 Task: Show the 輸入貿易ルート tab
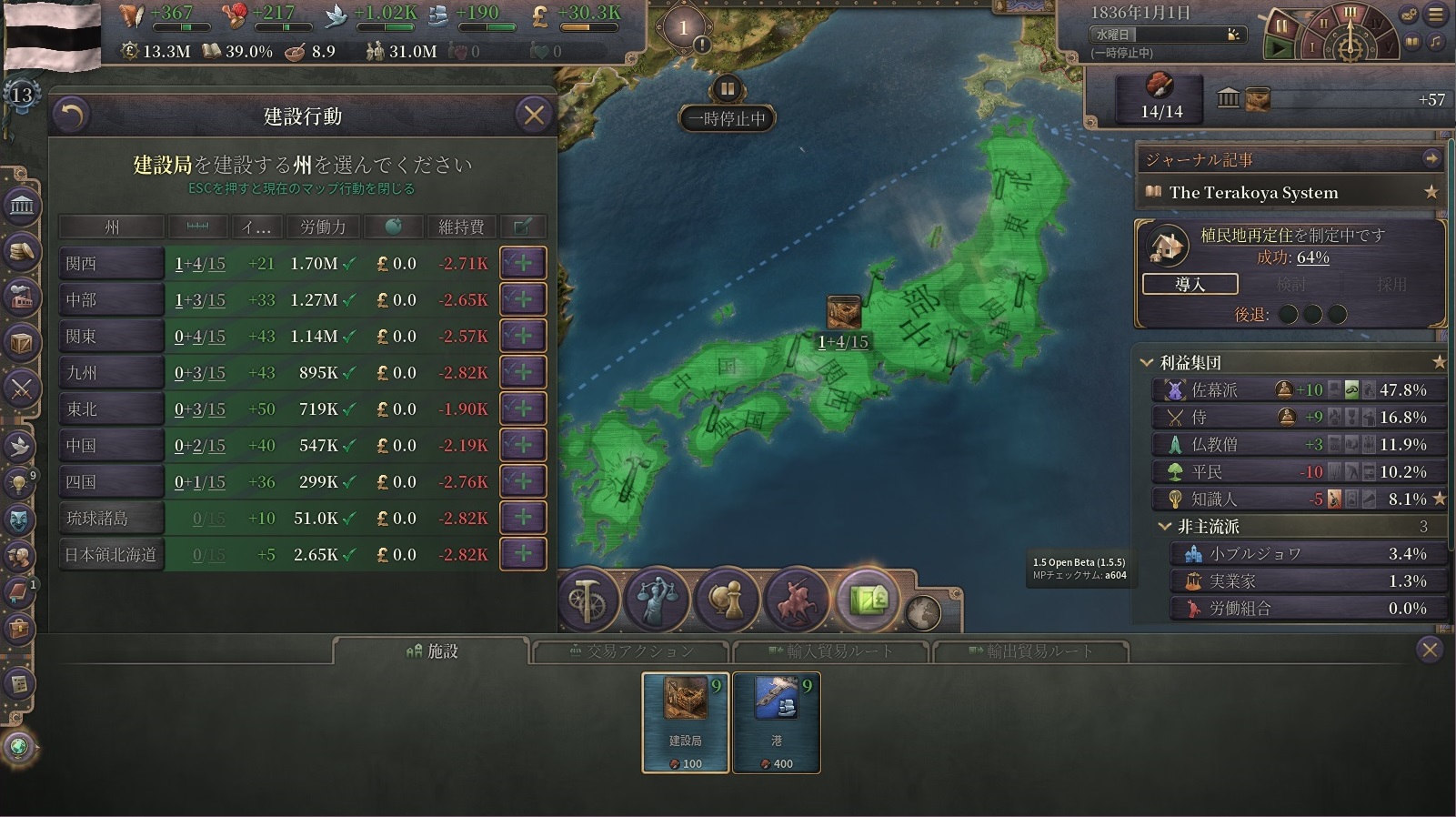(x=830, y=651)
